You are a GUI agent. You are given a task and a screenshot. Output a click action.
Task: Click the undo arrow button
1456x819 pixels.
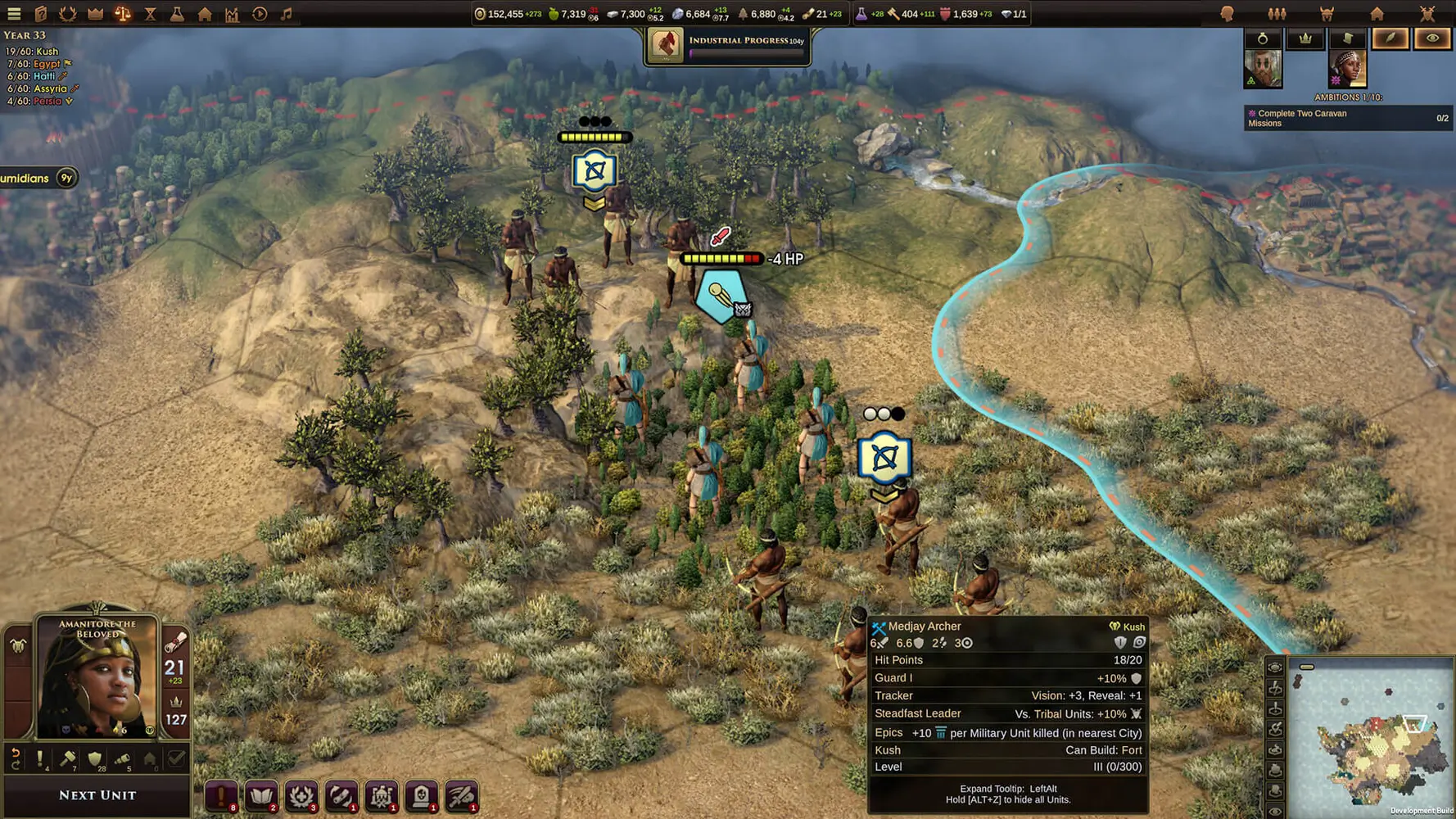point(16,759)
